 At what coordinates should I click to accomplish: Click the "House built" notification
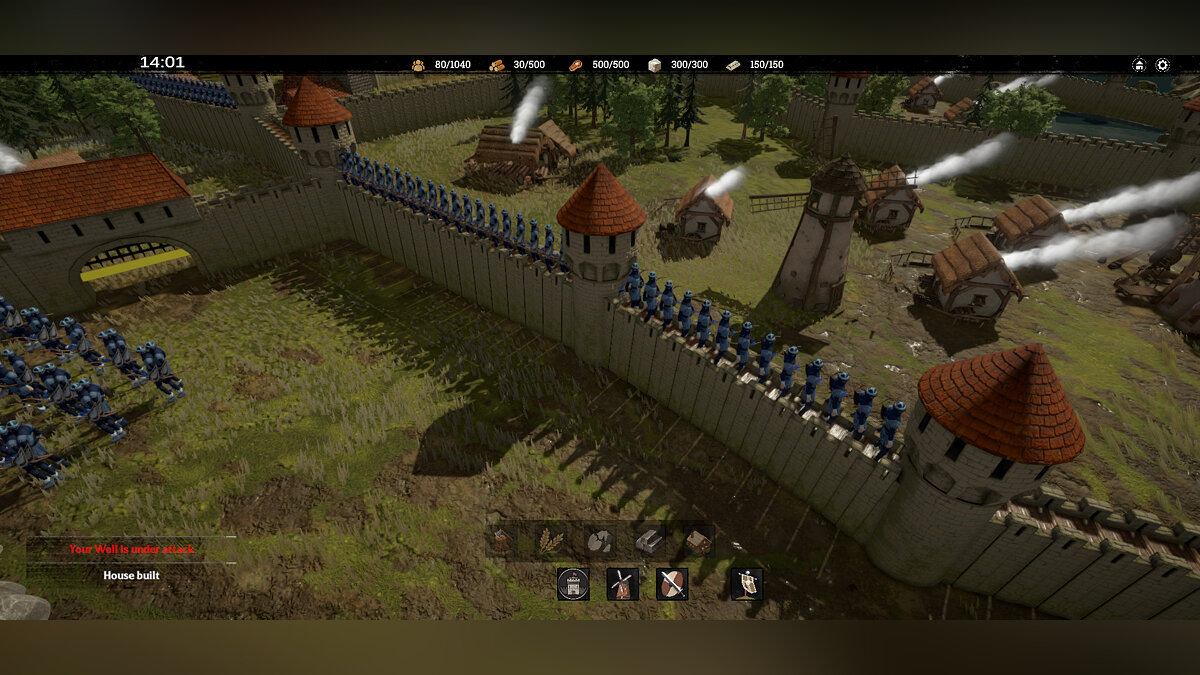click(132, 575)
